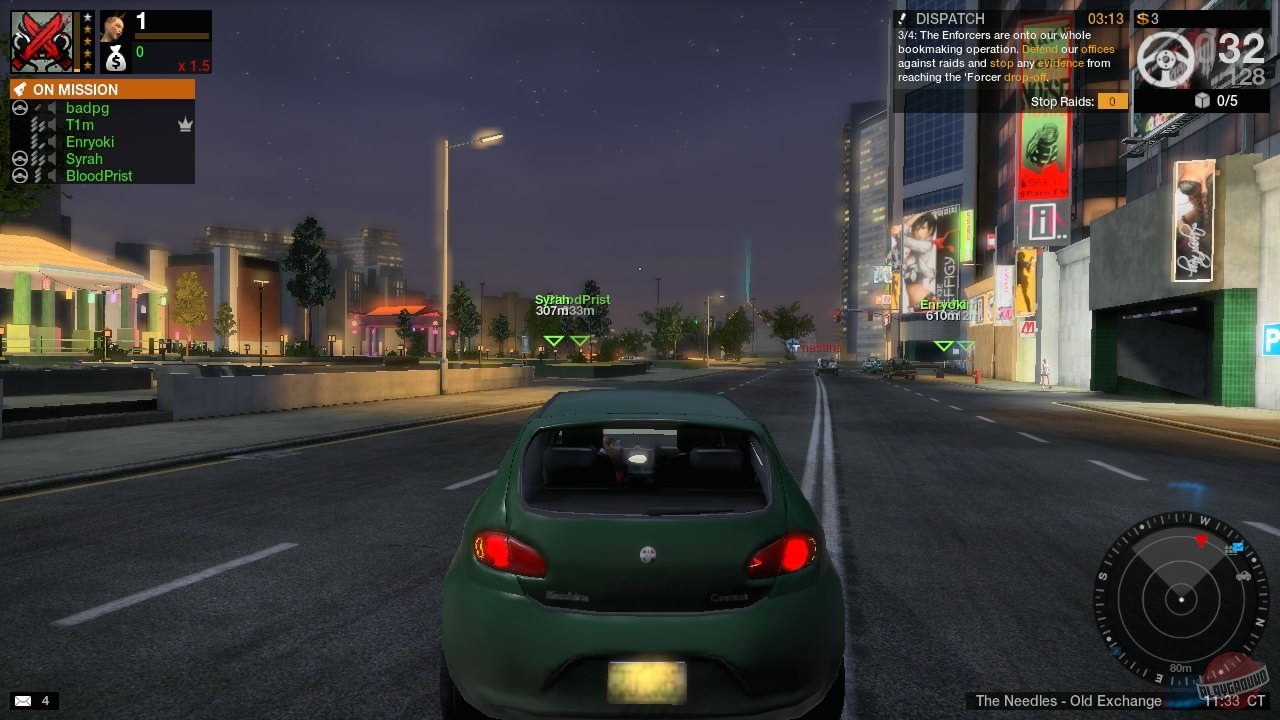Select teammate Enryoki from the roster
This screenshot has height=720, width=1280.
pos(92,142)
